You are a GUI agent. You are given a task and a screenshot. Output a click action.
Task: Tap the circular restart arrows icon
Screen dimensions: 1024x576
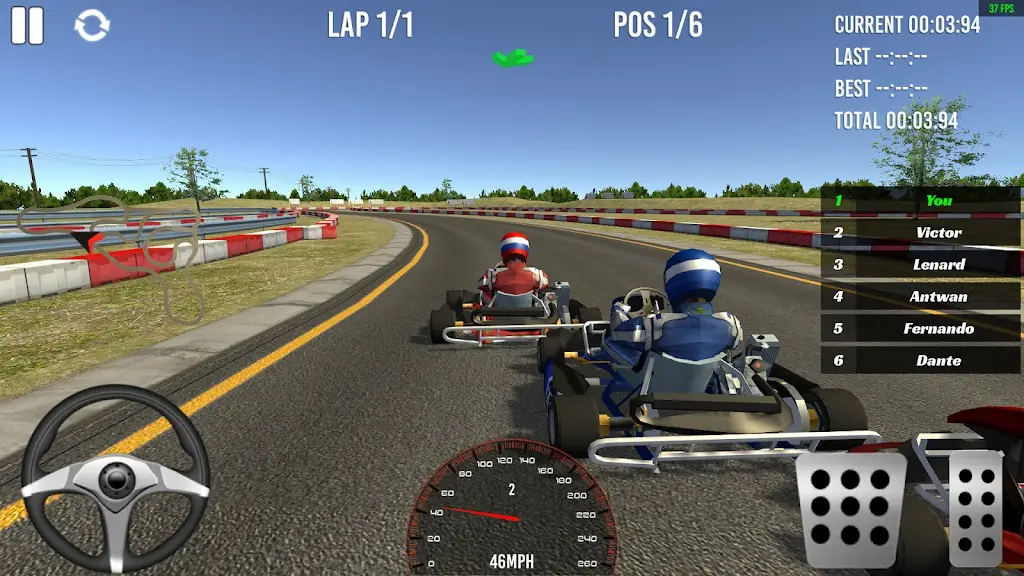point(92,26)
